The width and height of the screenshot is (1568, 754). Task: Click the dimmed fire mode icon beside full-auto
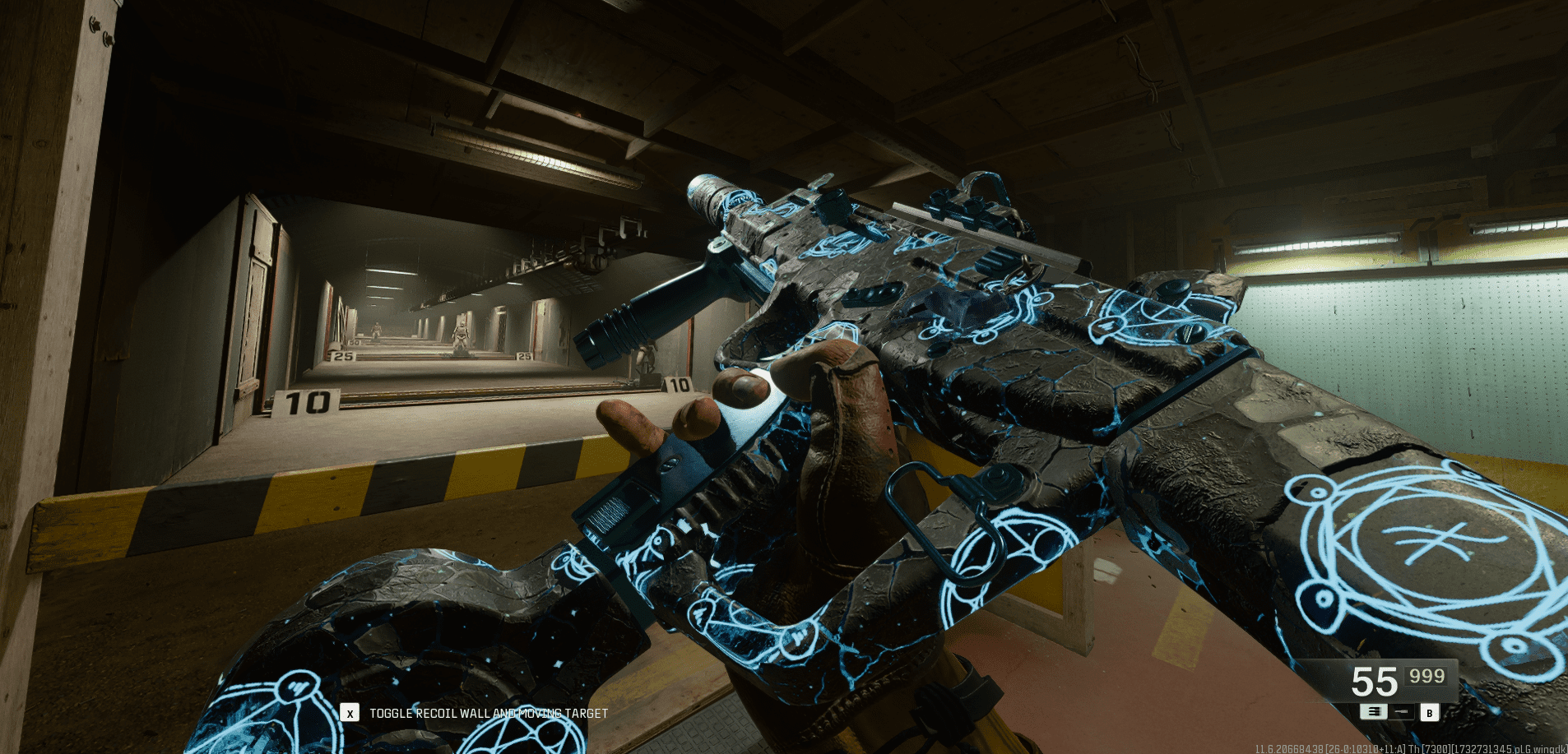click(1402, 711)
